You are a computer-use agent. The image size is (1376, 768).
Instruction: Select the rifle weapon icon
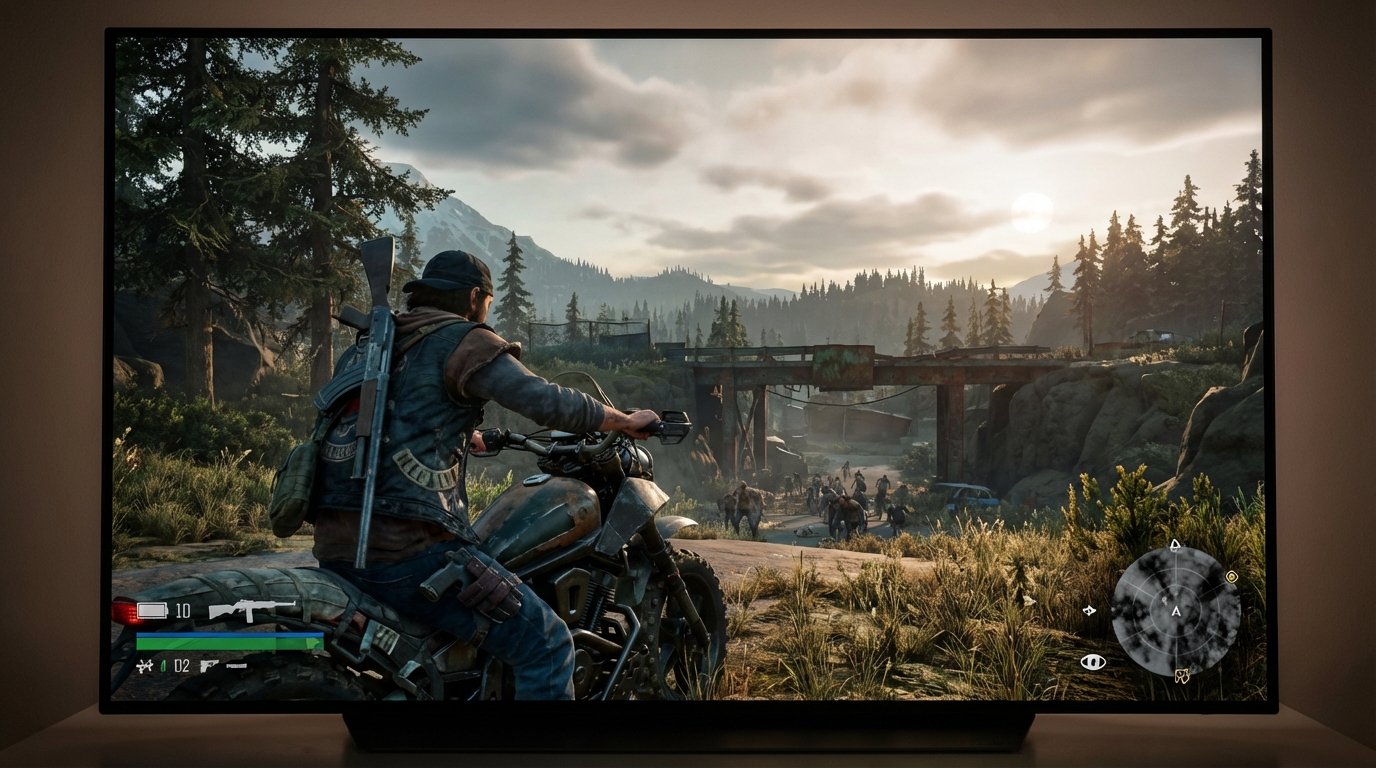coord(252,611)
